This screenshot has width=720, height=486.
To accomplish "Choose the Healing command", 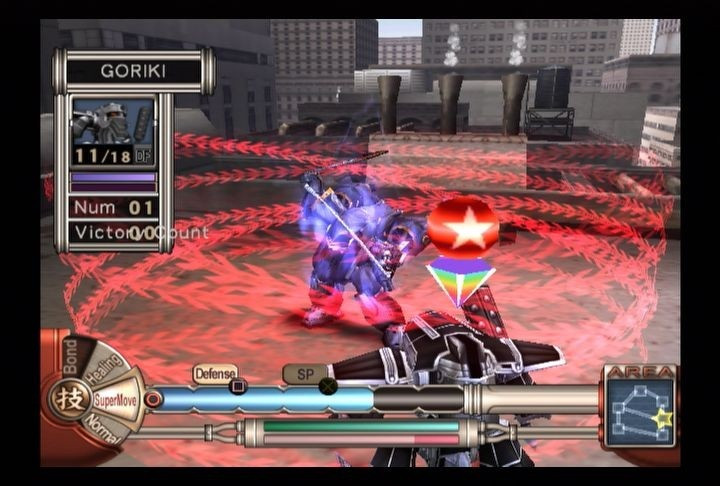I will [x=103, y=368].
